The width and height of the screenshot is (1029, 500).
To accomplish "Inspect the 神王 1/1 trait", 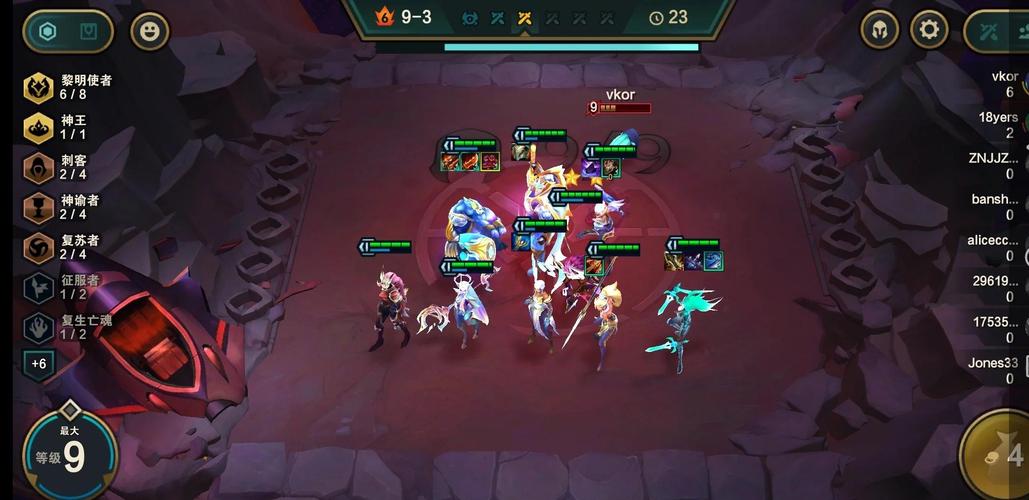I will click(62, 127).
